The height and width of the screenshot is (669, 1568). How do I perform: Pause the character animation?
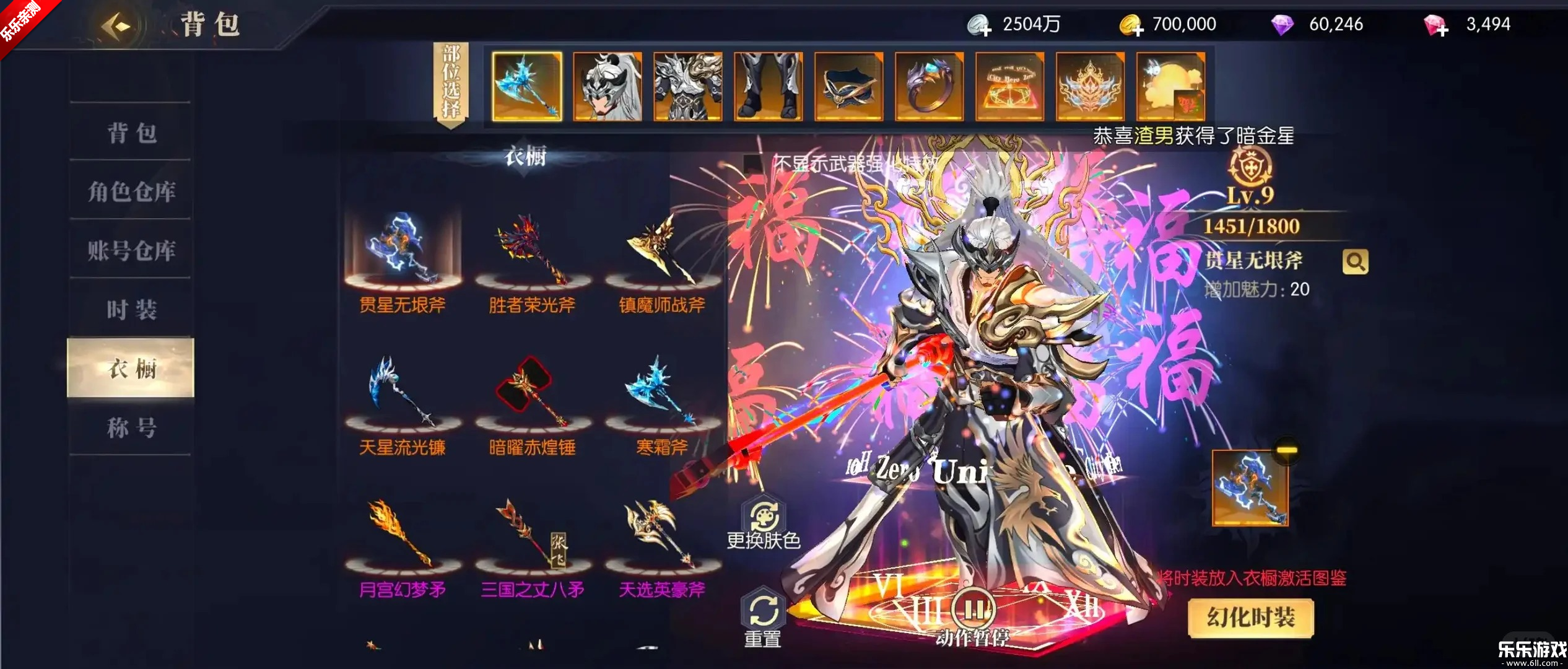click(x=973, y=611)
